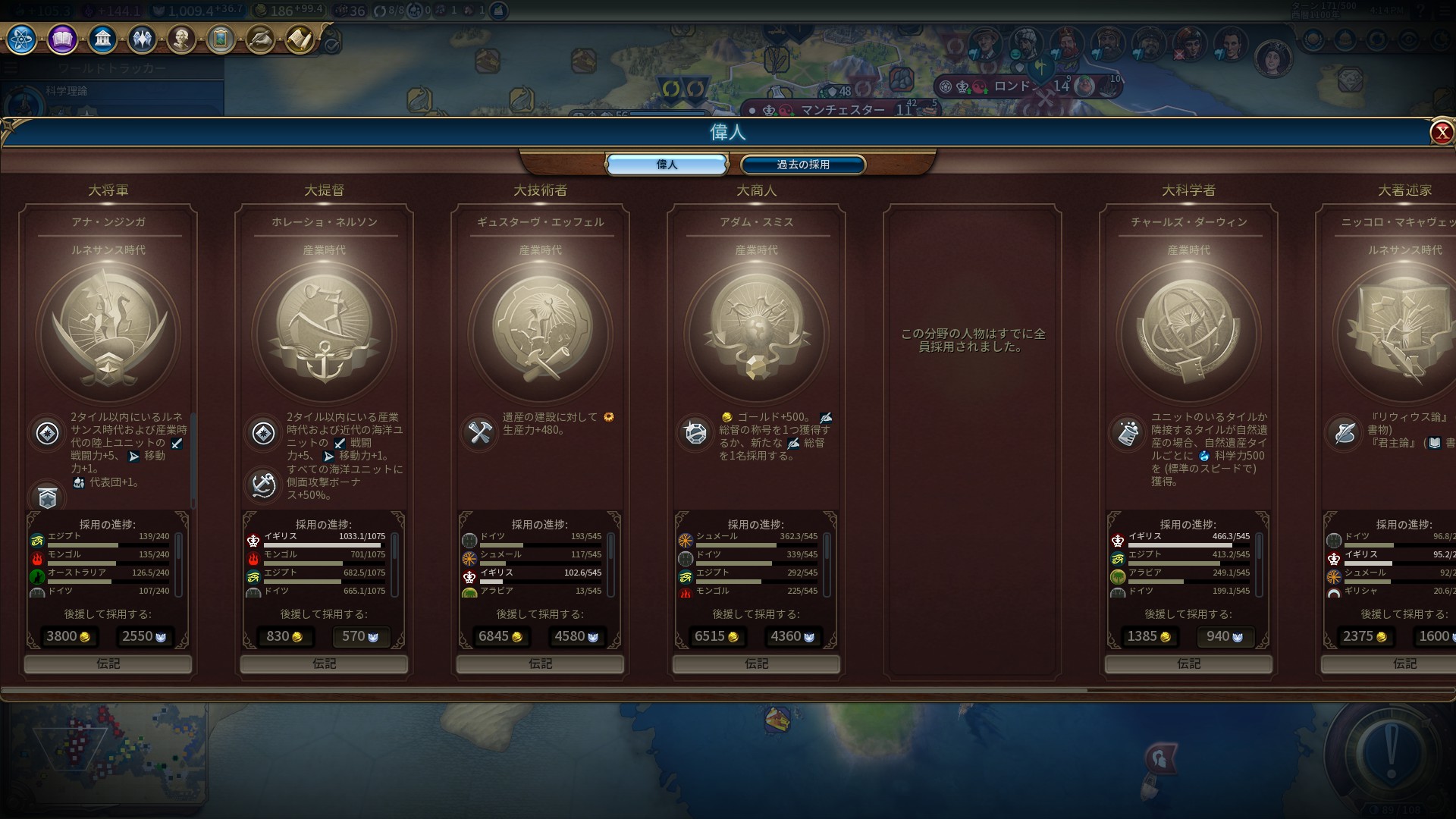Show biography of ギュスターヴ・エッフェル
The image size is (1456, 819).
[540, 664]
